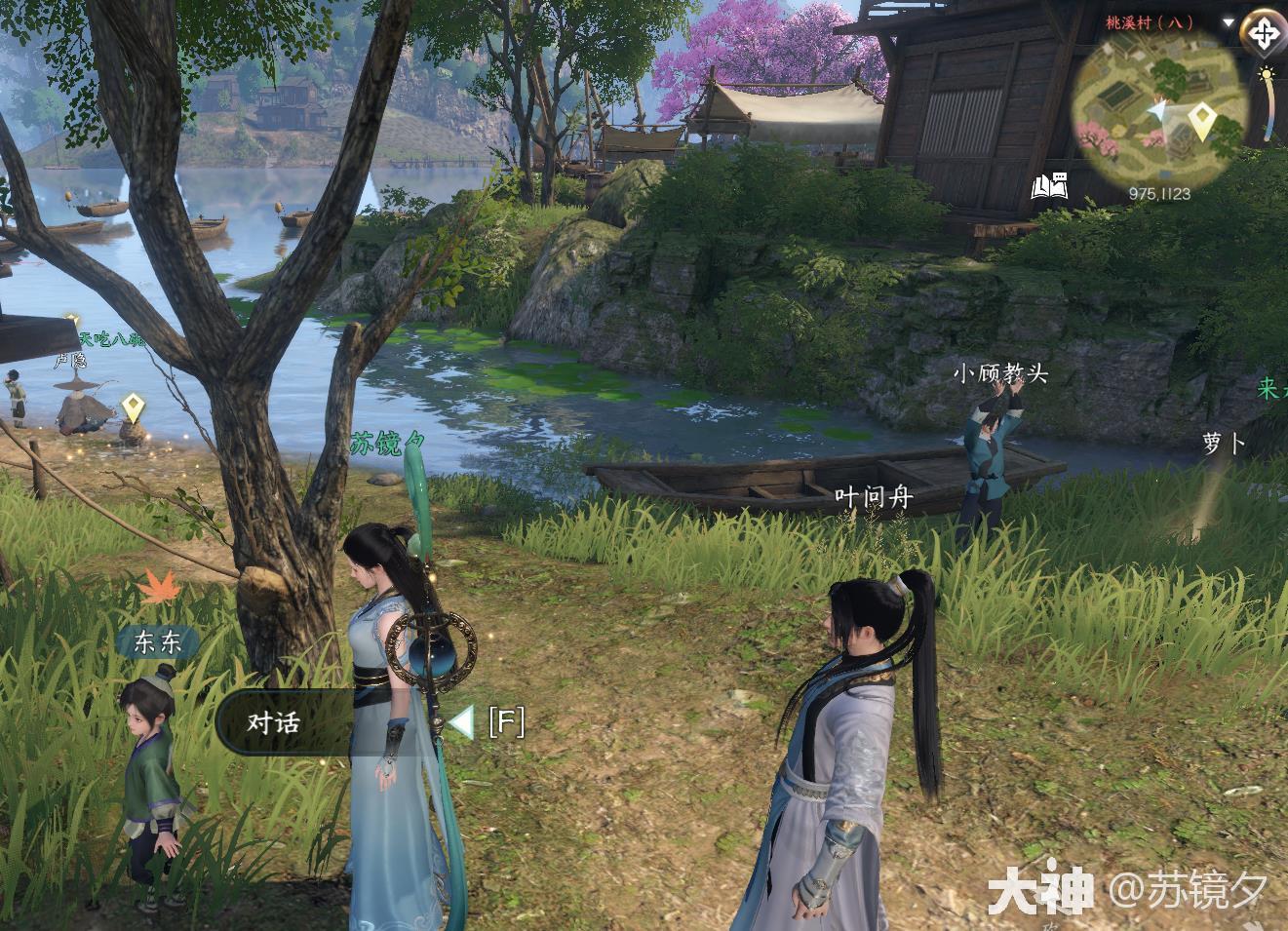1288x931 pixels.
Task: Select the NPC named 叶间舟 by the boat
Action: coord(875,496)
